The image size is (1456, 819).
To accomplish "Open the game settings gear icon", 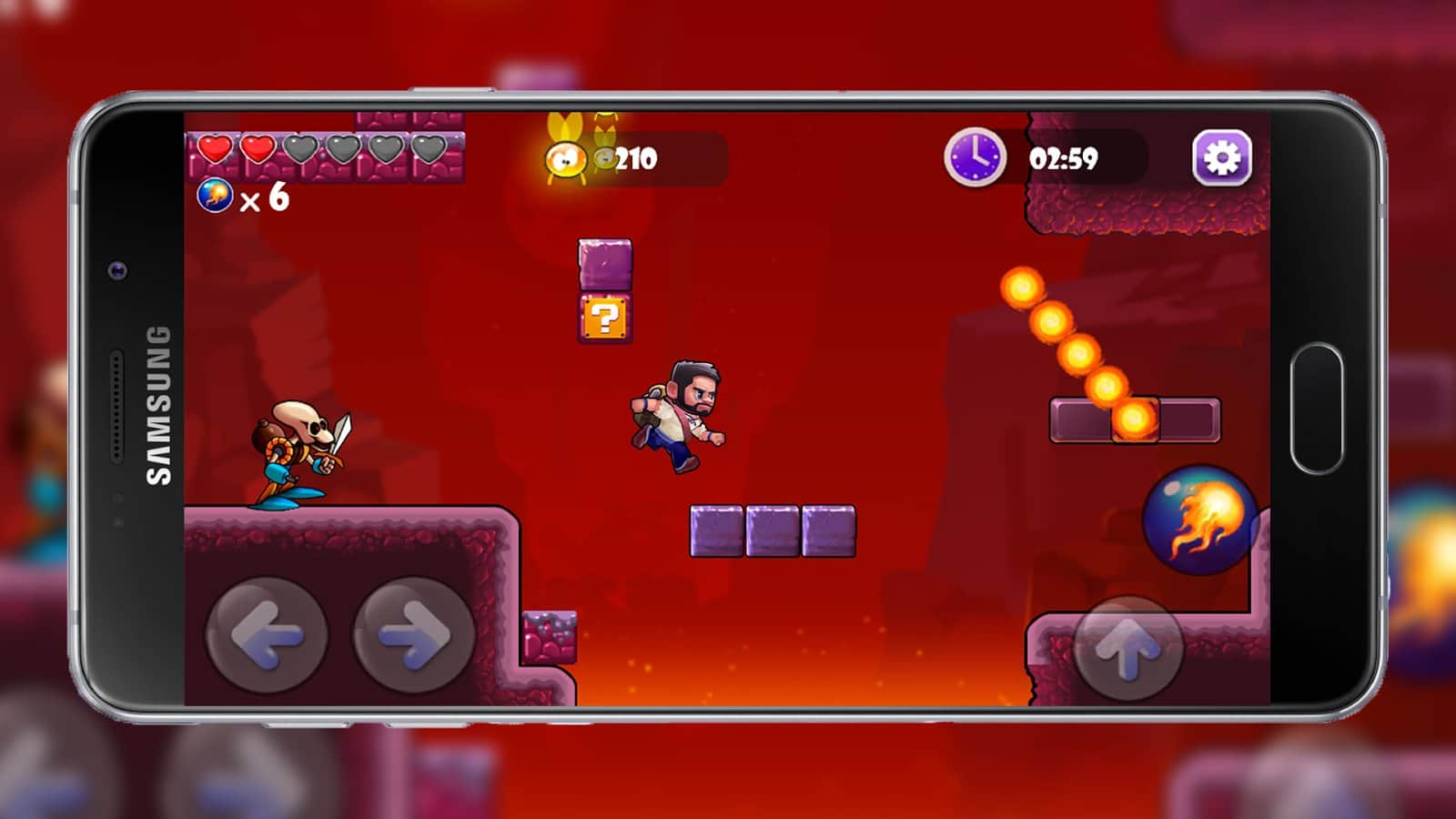I will click(x=1224, y=157).
